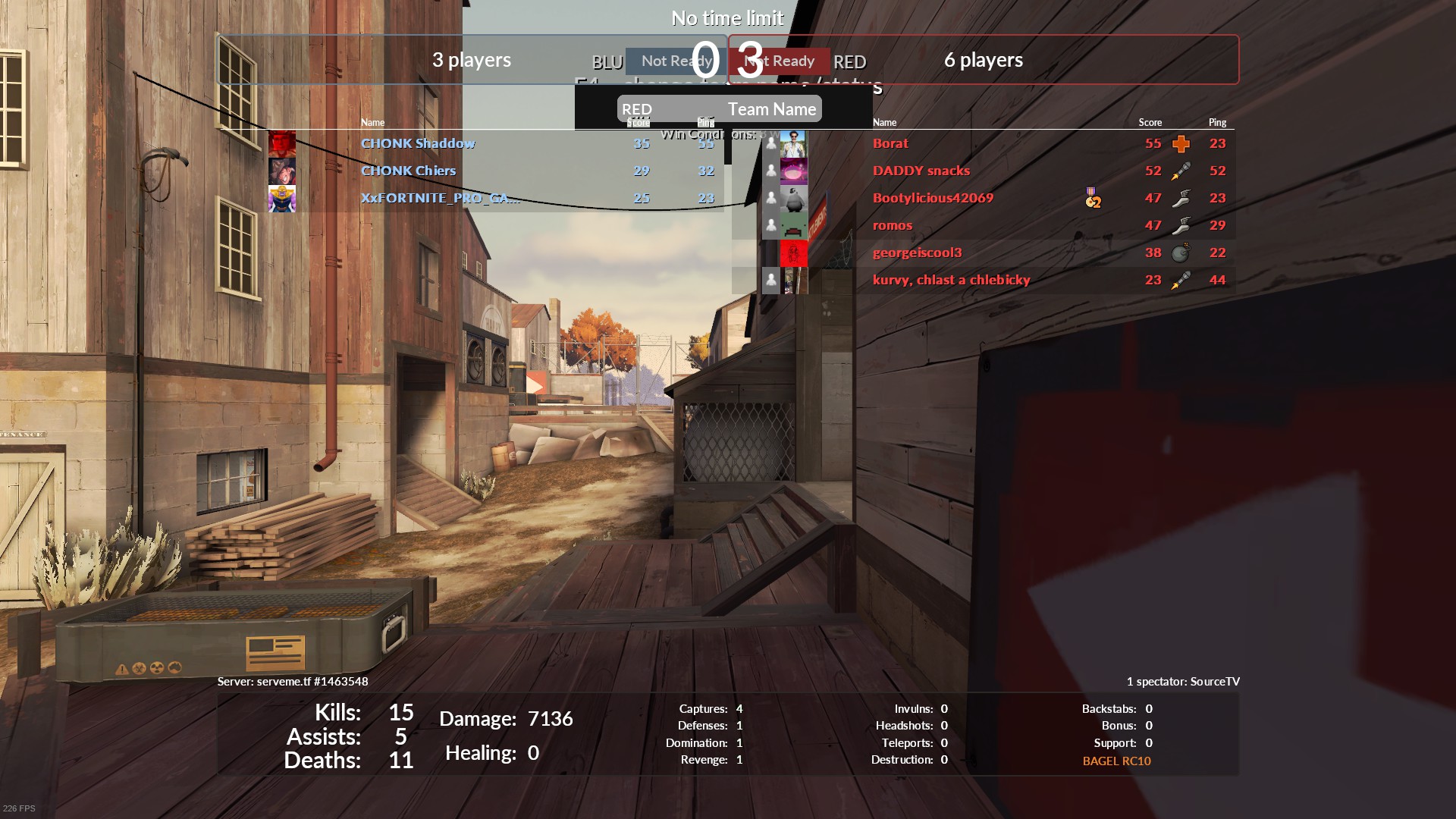The height and width of the screenshot is (819, 1456).
Task: Choose romos in the RED player list
Action: pyautogui.click(x=893, y=225)
